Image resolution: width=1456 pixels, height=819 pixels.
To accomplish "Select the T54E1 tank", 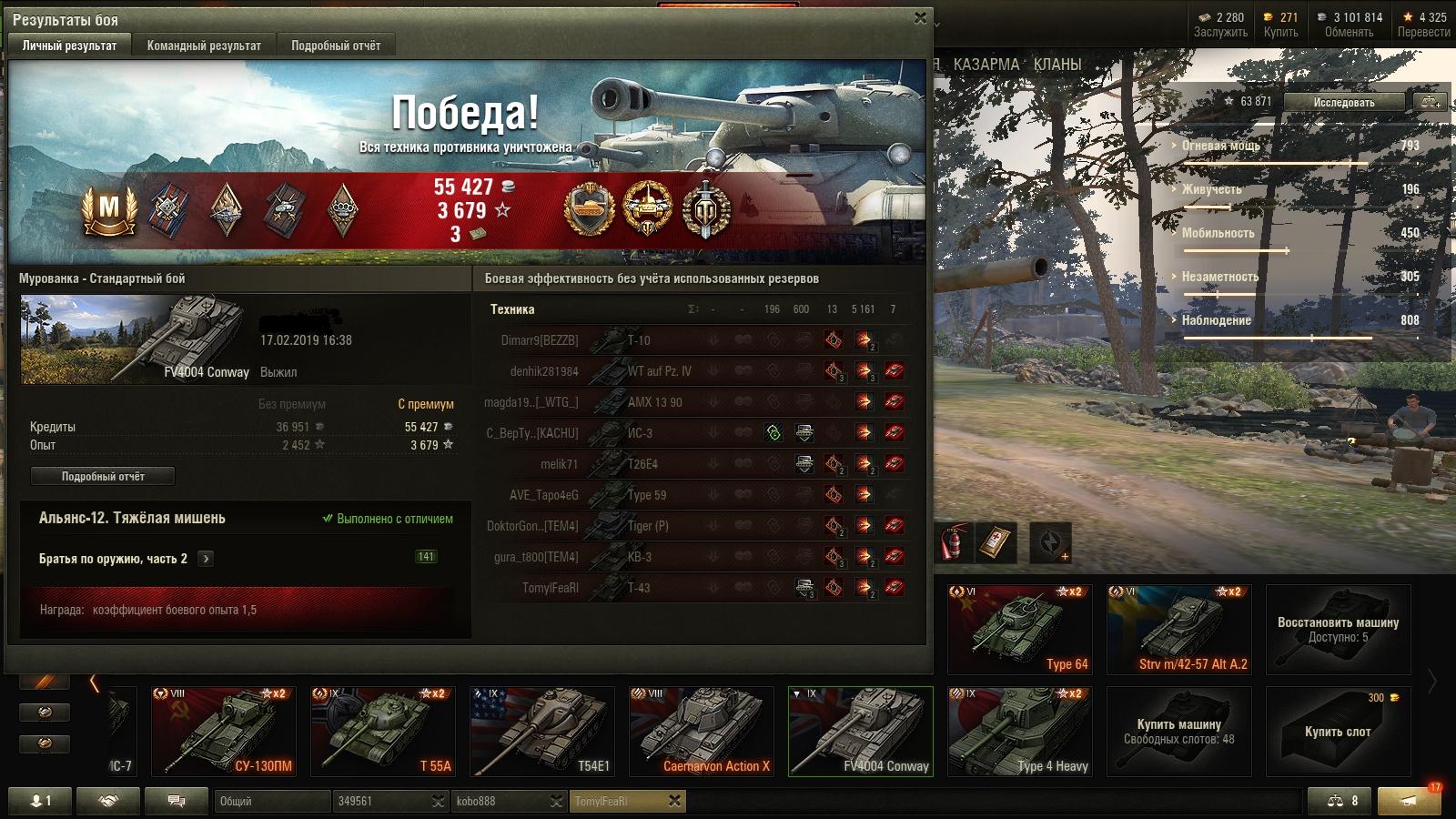I will coord(541,731).
